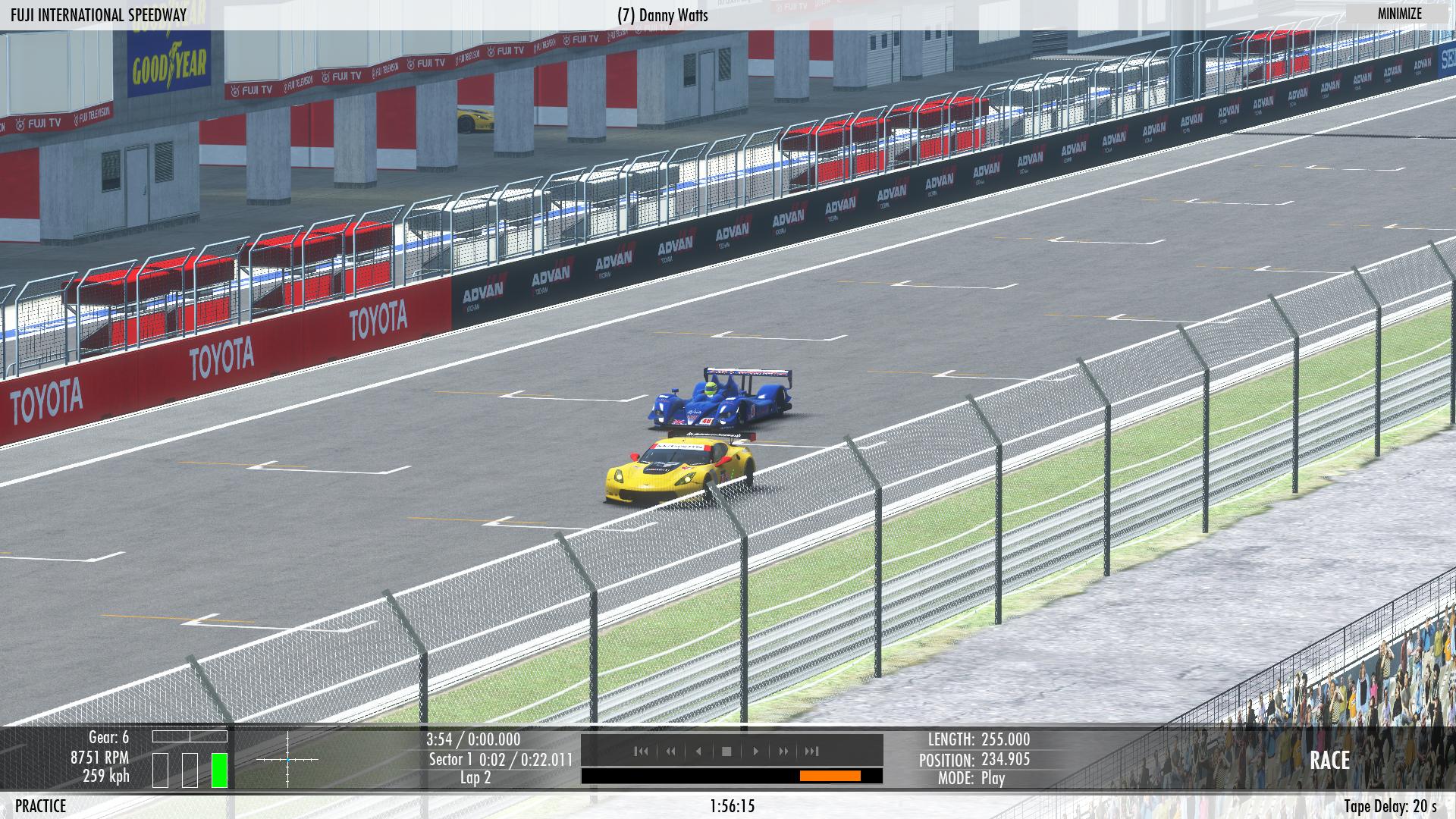The width and height of the screenshot is (1456, 819).
Task: Fast rewind the replay
Action: click(x=670, y=751)
